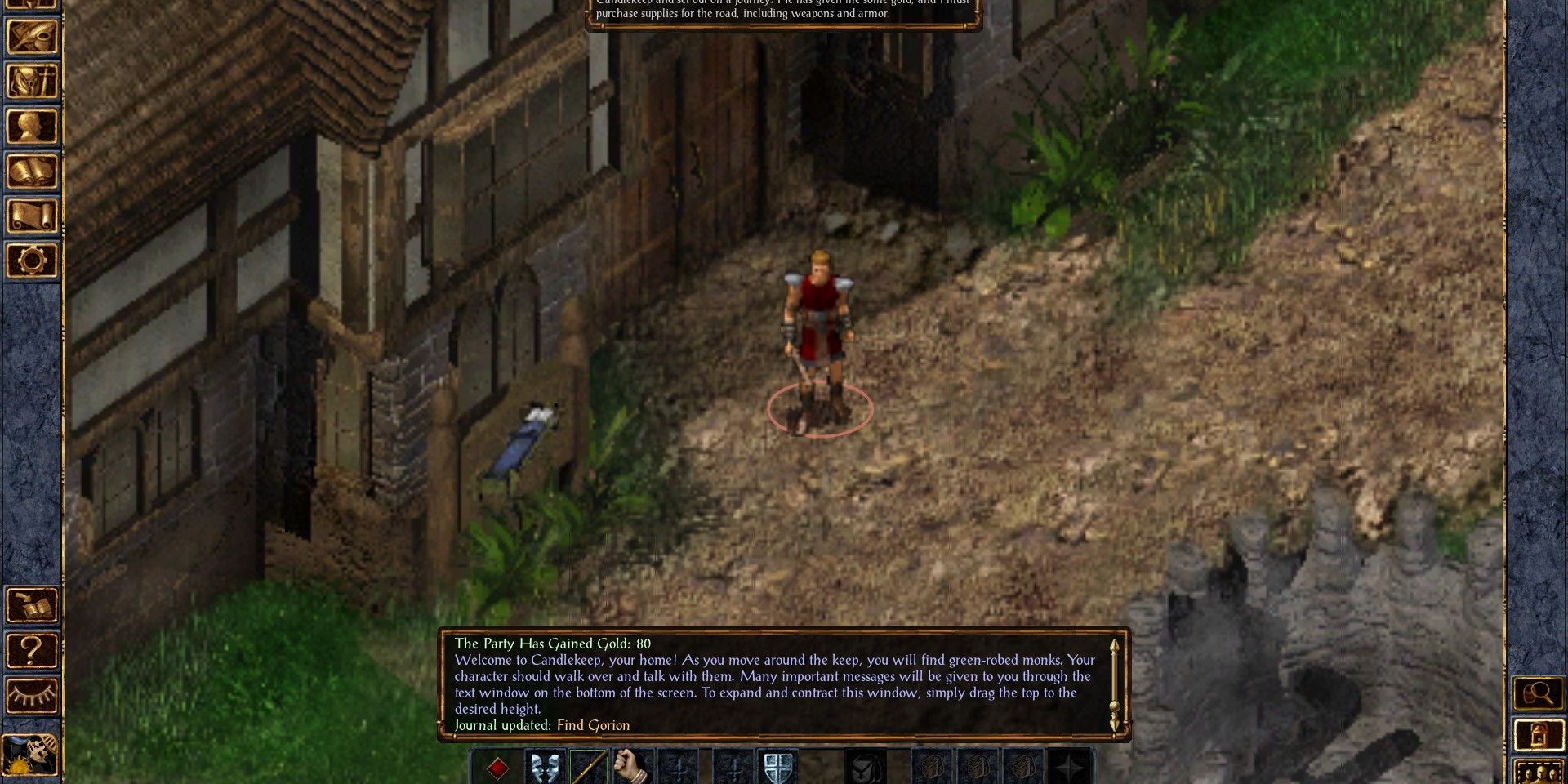
Task: Activate the magnifying glass zoom icon
Action: [x=1539, y=693]
